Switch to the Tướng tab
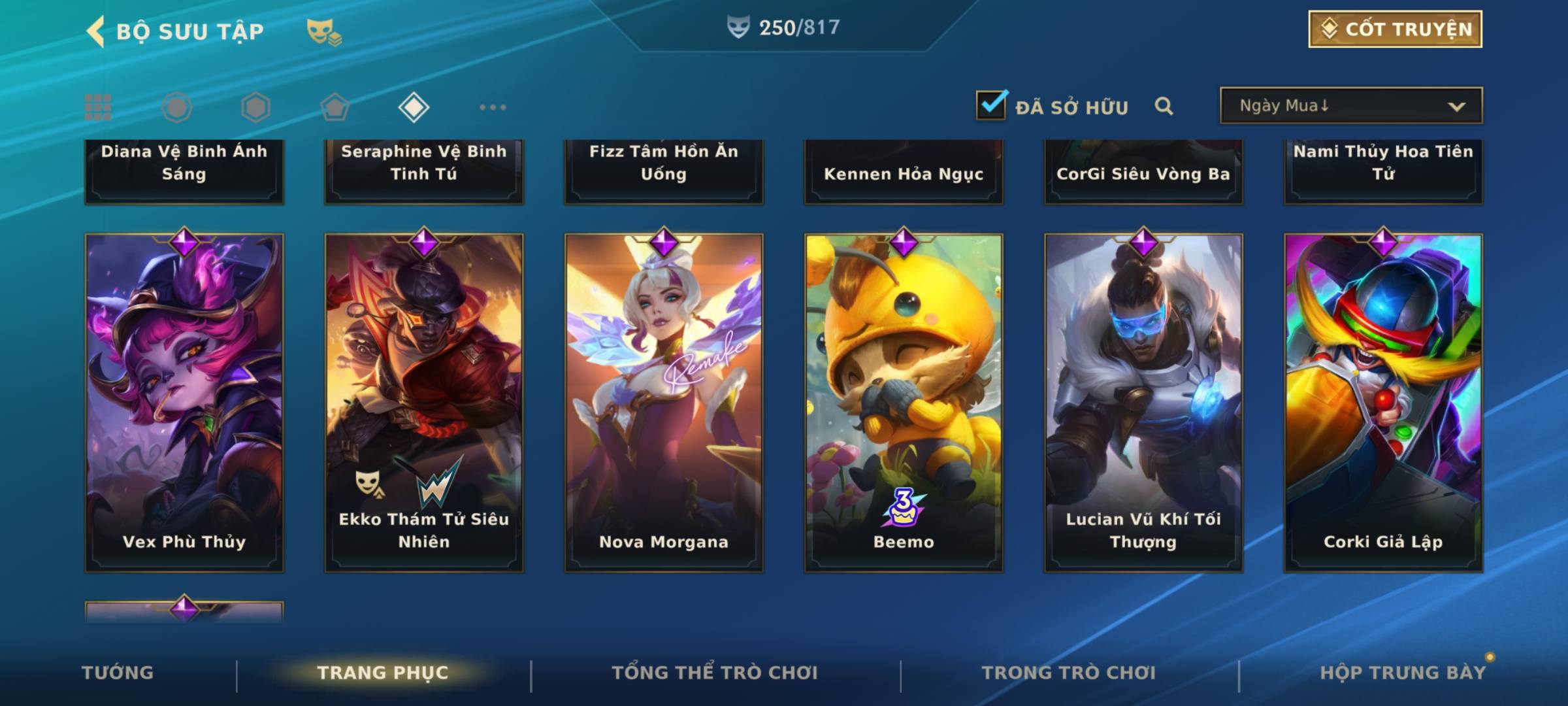 (x=118, y=673)
